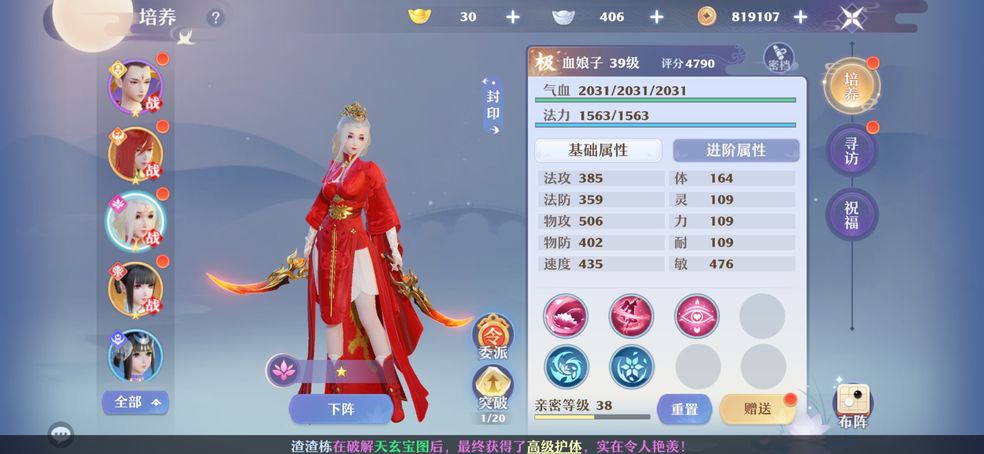Open the chat bubble icon
984x454 pixels.
61,434
